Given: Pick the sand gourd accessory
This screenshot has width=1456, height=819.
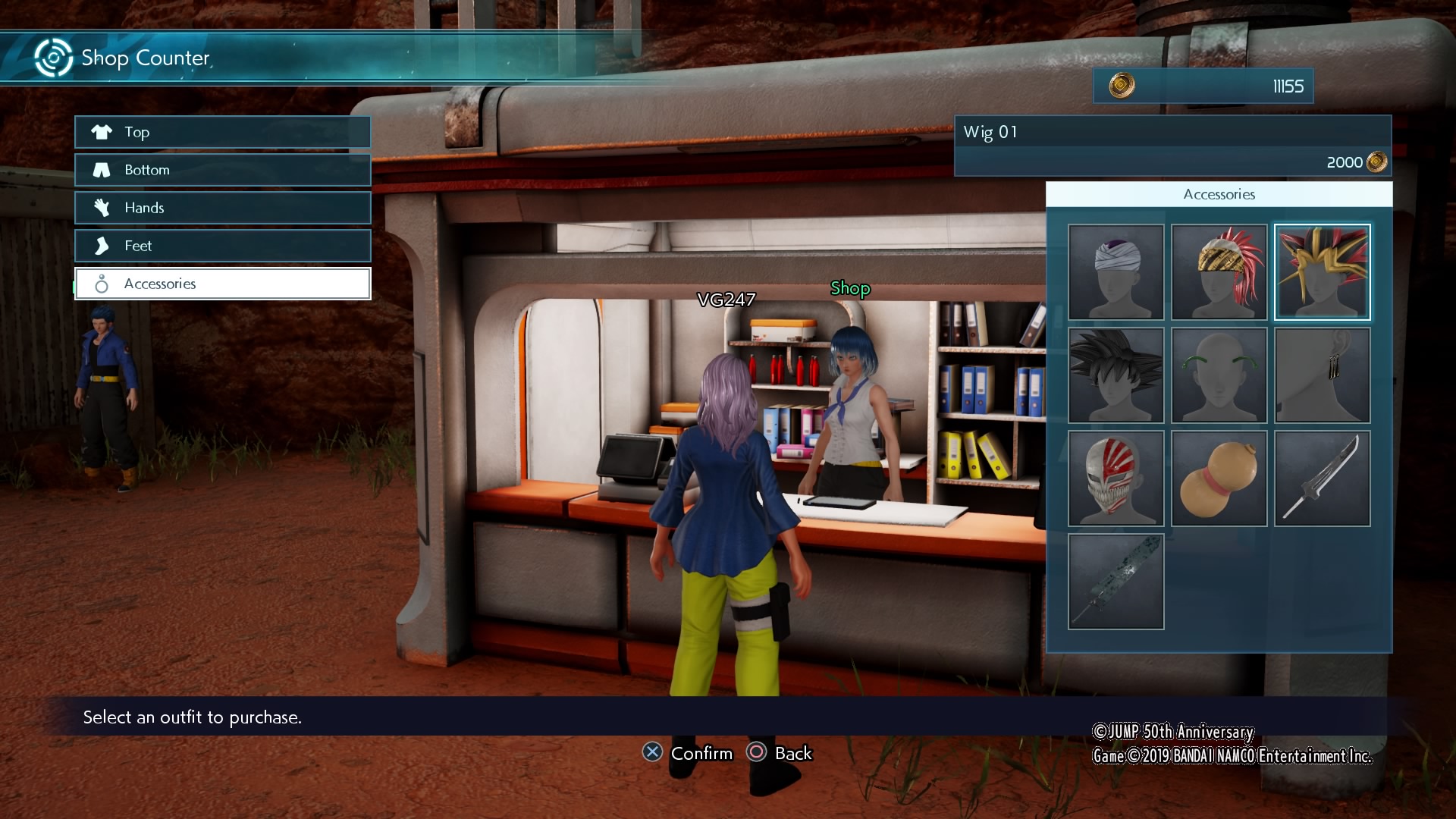Looking at the screenshot, I should [1219, 479].
